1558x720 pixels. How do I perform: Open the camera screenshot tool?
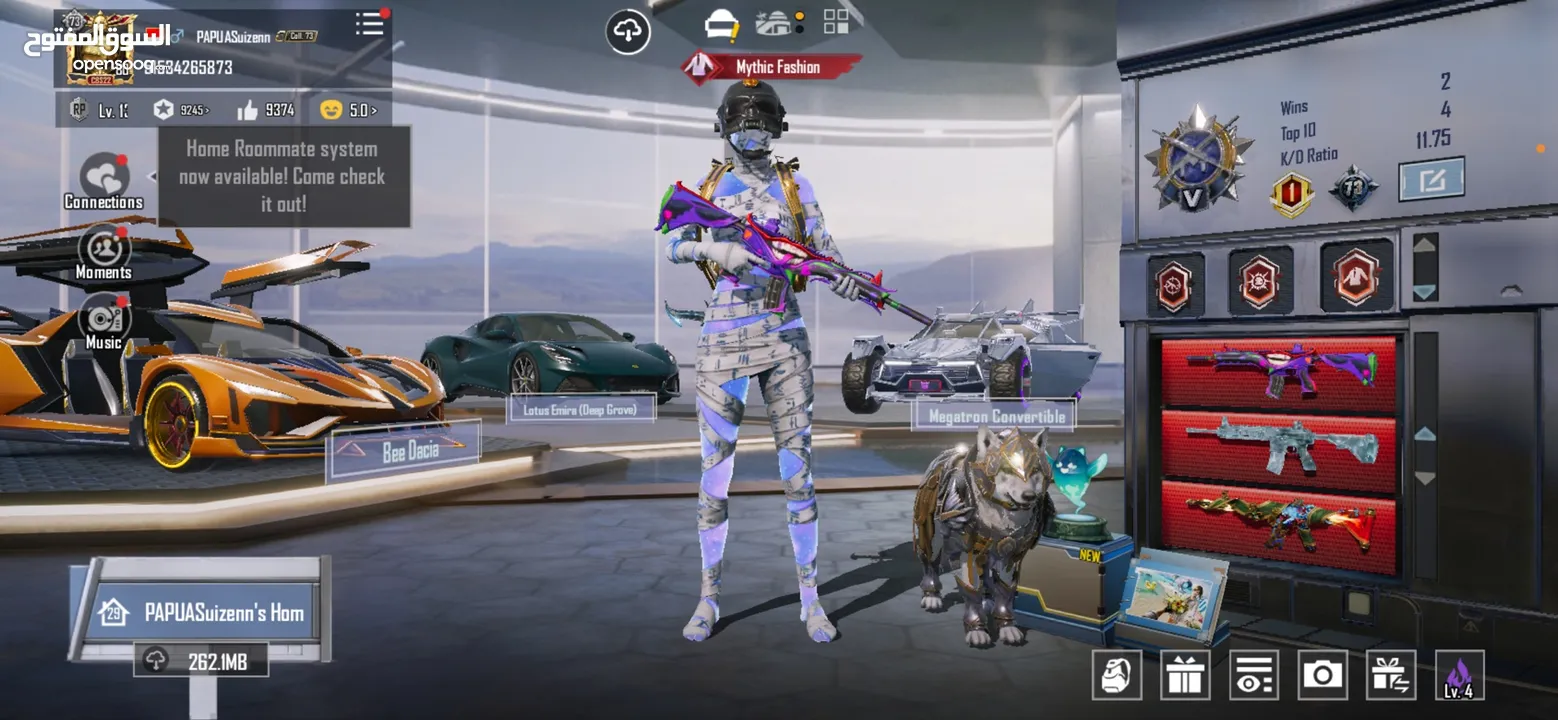tap(1323, 675)
